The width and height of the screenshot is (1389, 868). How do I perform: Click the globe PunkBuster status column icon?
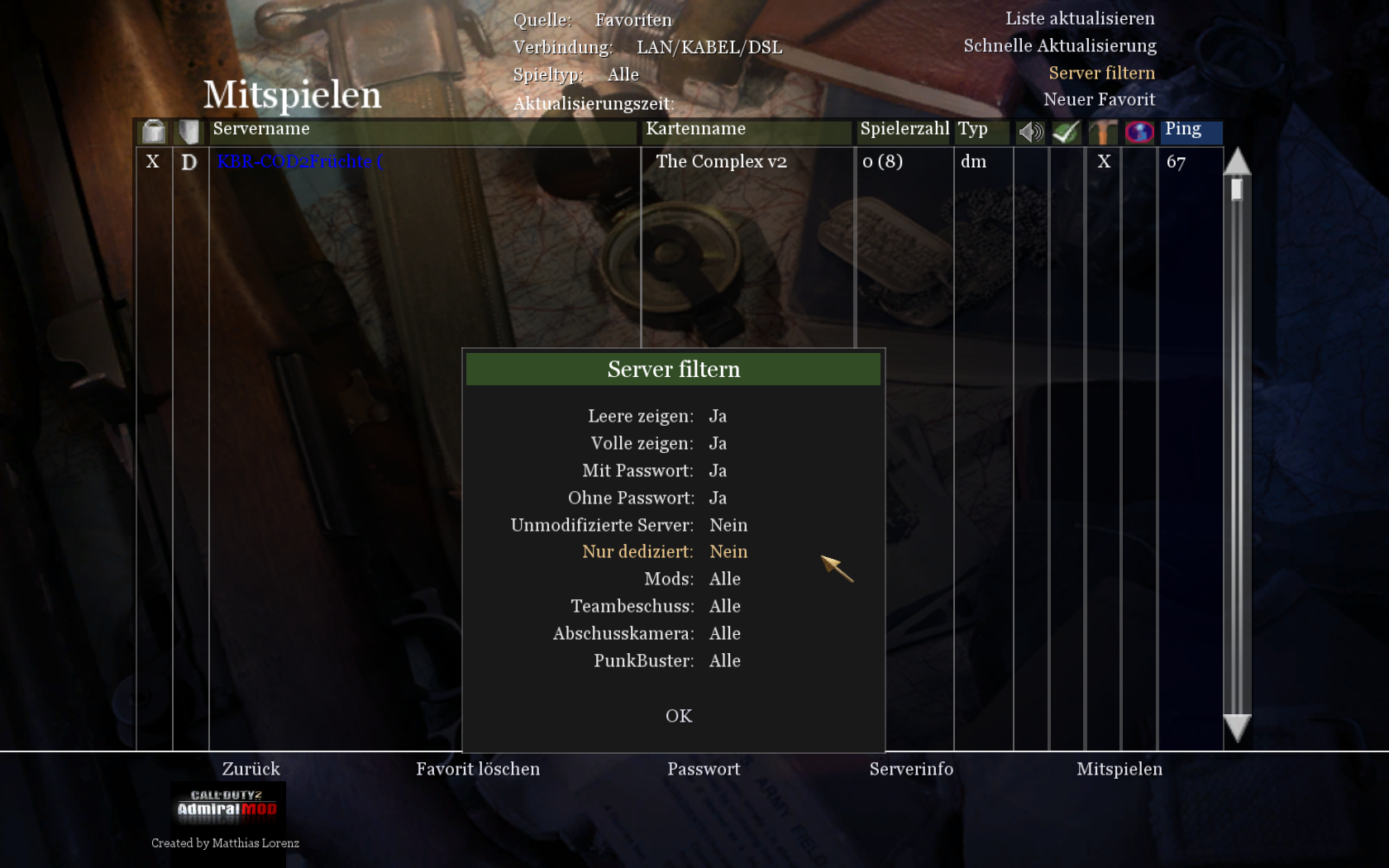(x=1138, y=131)
